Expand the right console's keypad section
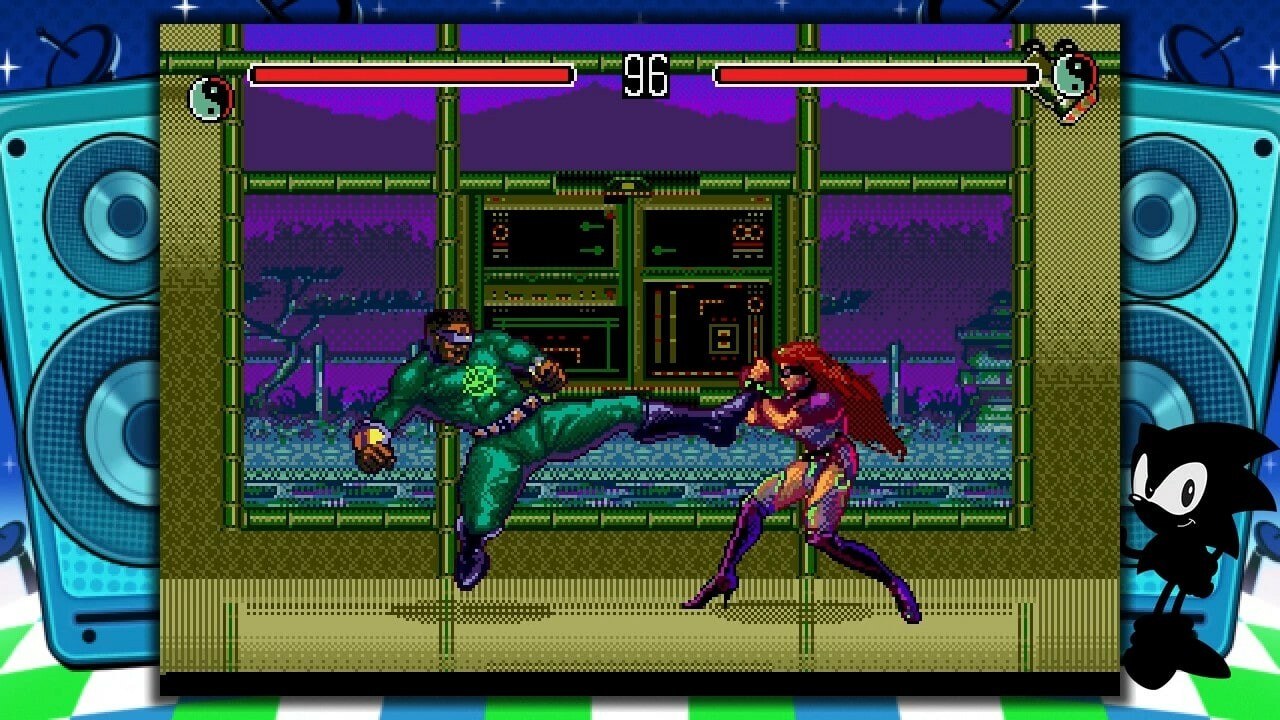 [722, 335]
